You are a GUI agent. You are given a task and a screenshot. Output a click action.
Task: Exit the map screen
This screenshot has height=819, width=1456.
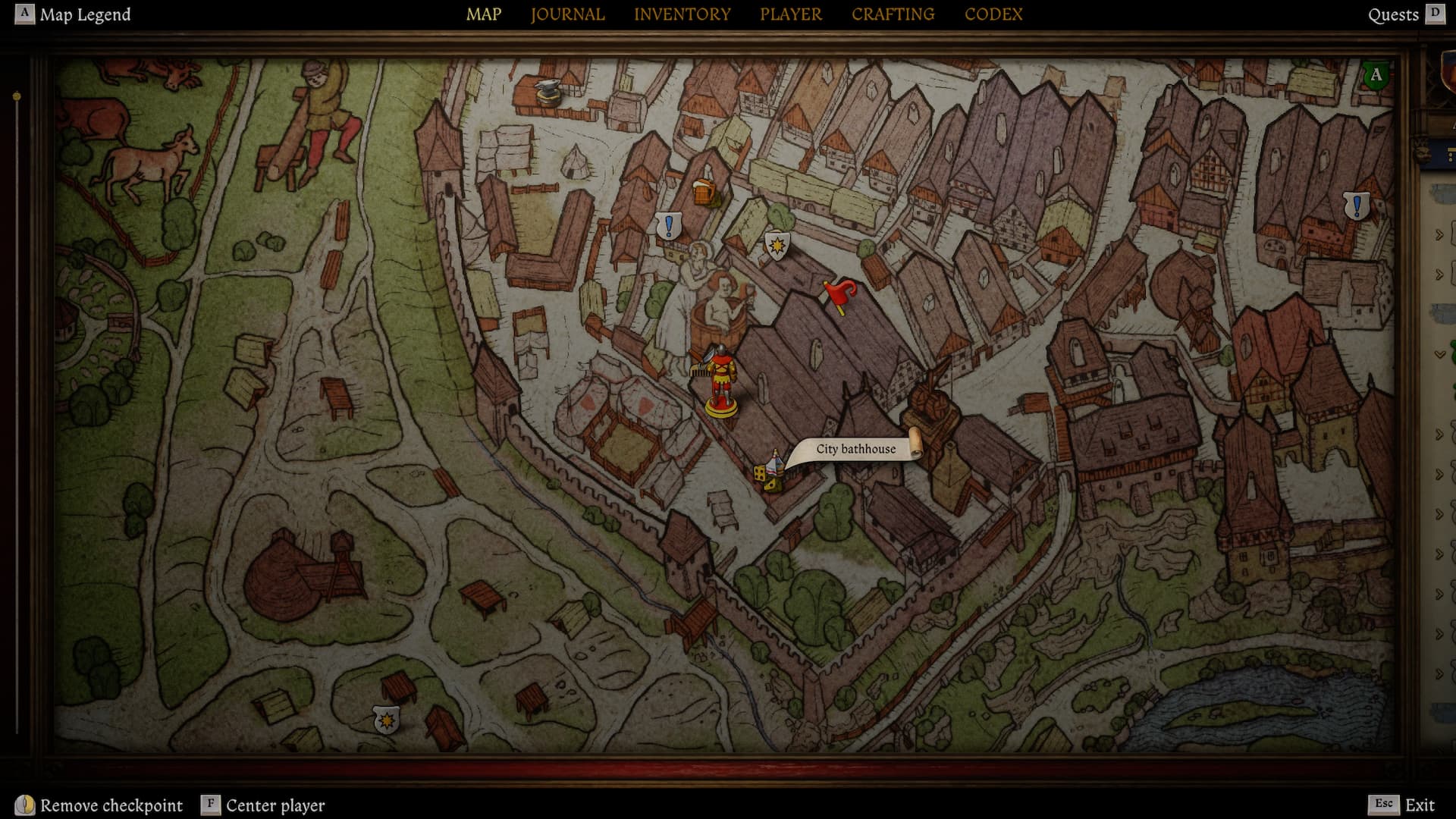point(1402,805)
